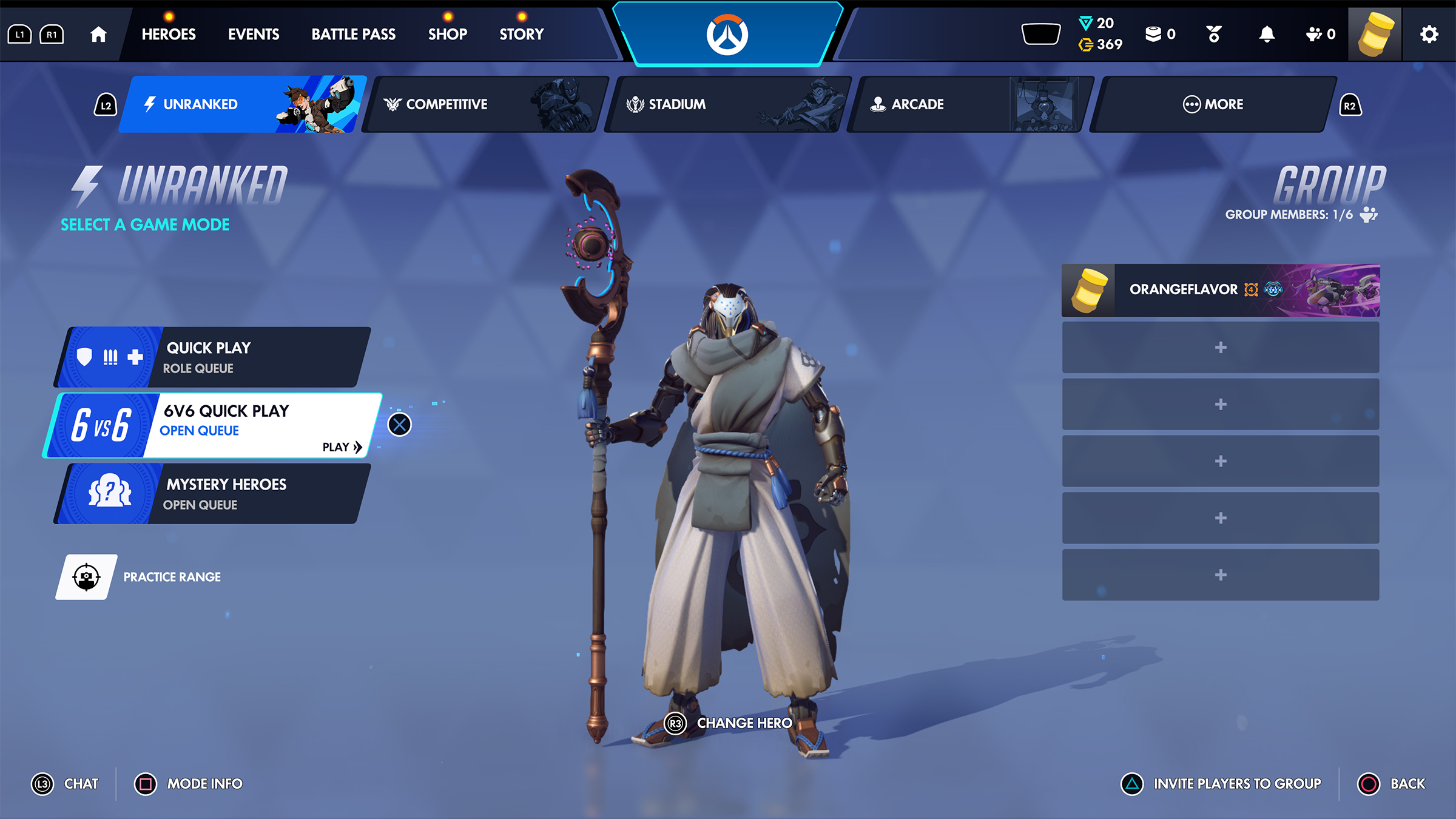Select ORANGEFLAVOR's group member card
1456x819 pixels.
[1221, 290]
